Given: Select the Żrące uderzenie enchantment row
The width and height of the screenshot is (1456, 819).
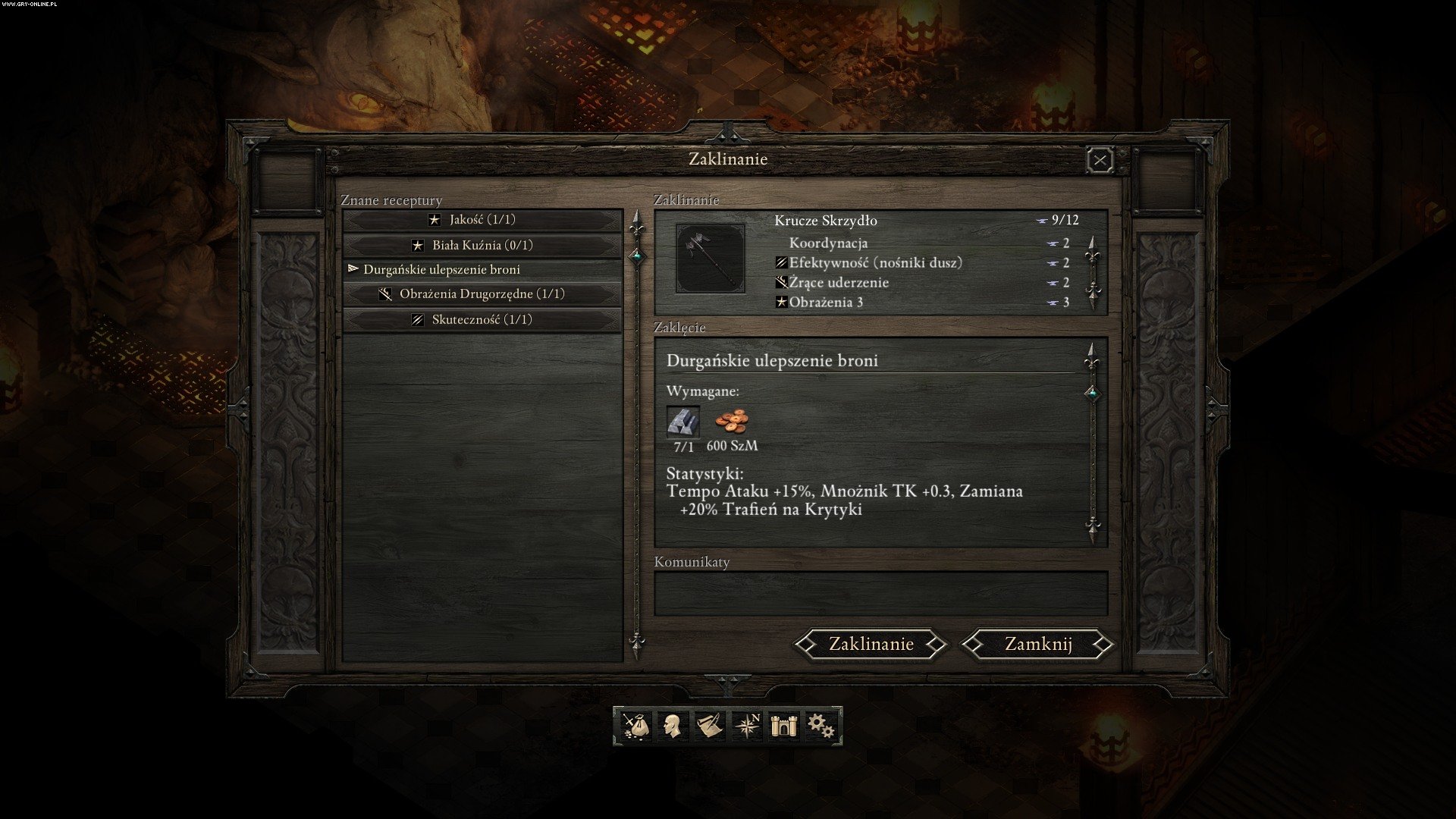Looking at the screenshot, I should [839, 283].
